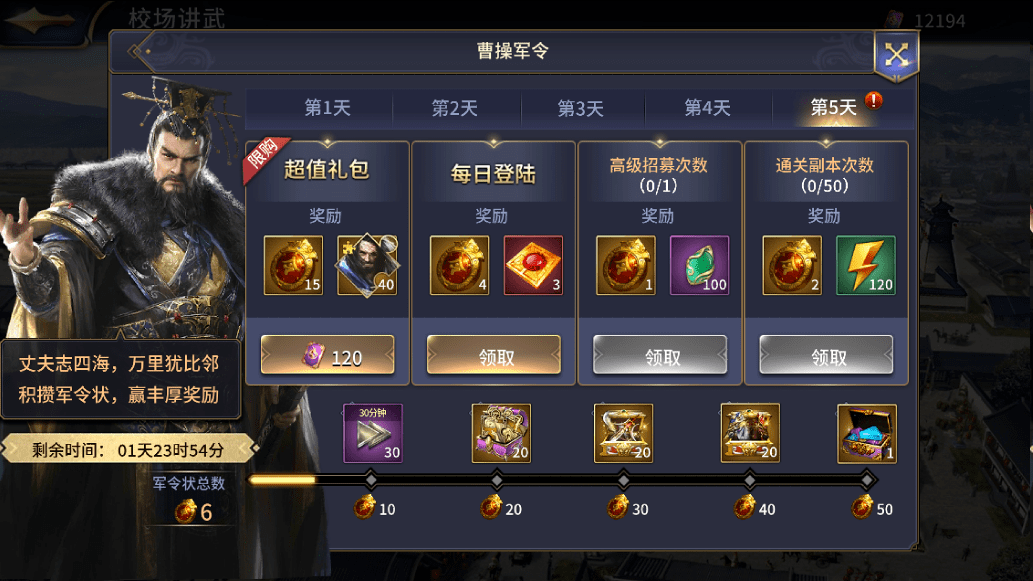Claim the 每日登陆 reward
The image size is (1033, 581).
(x=494, y=355)
